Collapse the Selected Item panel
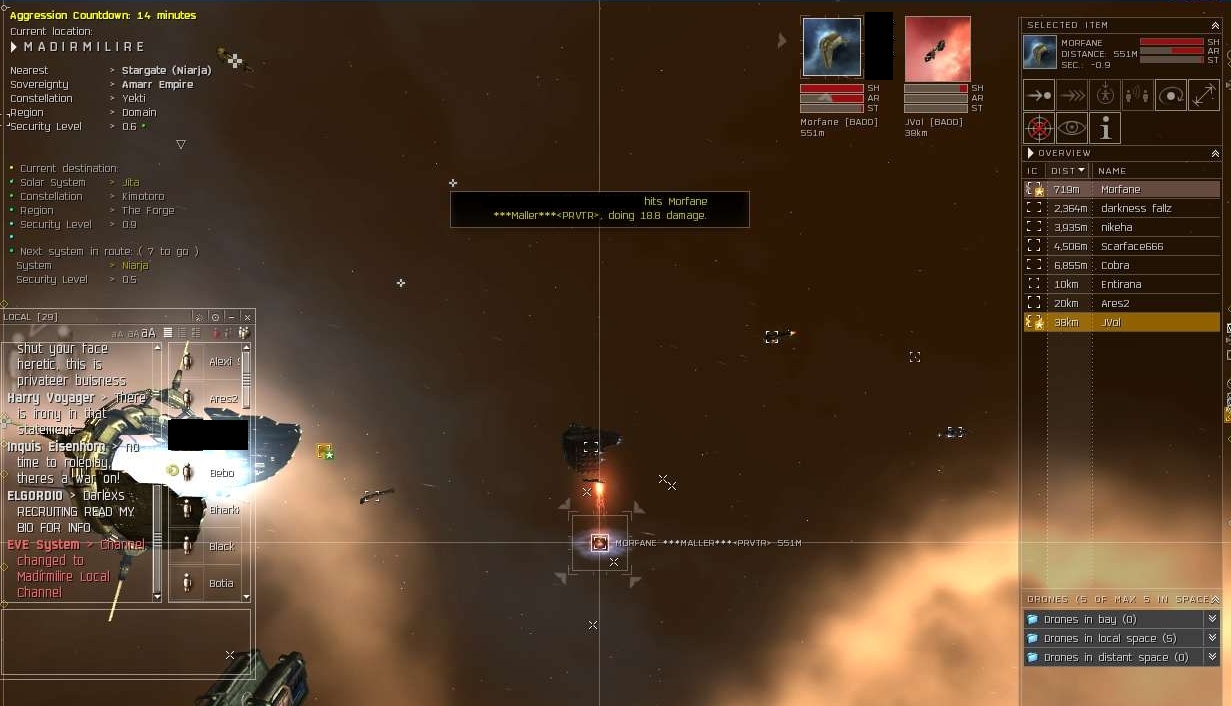The width and height of the screenshot is (1231, 706). click(1215, 25)
